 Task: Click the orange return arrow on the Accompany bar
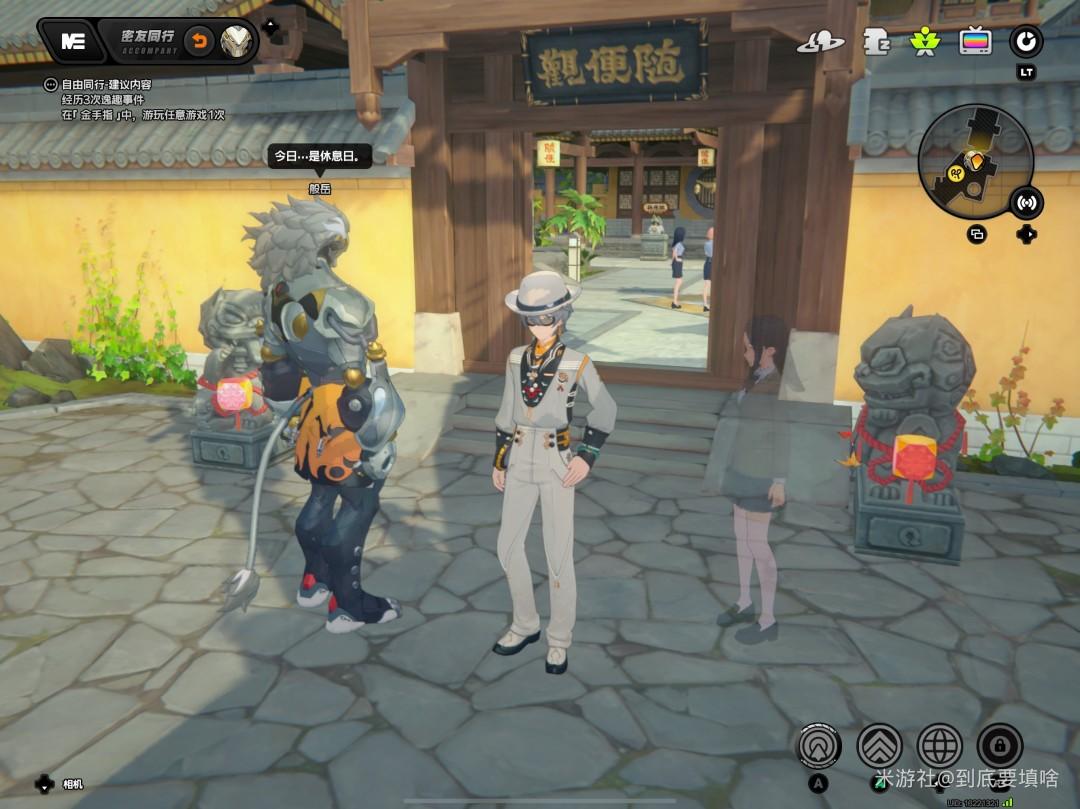(x=200, y=41)
